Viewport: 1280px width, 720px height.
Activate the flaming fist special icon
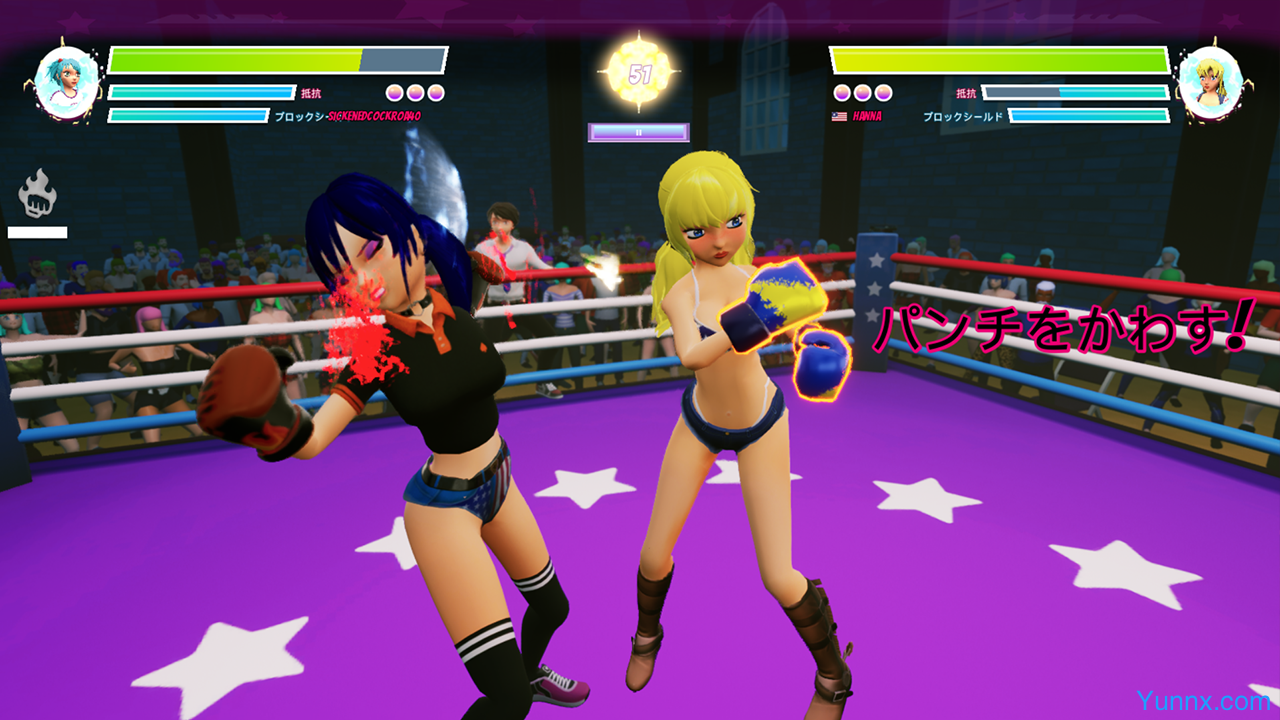38,194
